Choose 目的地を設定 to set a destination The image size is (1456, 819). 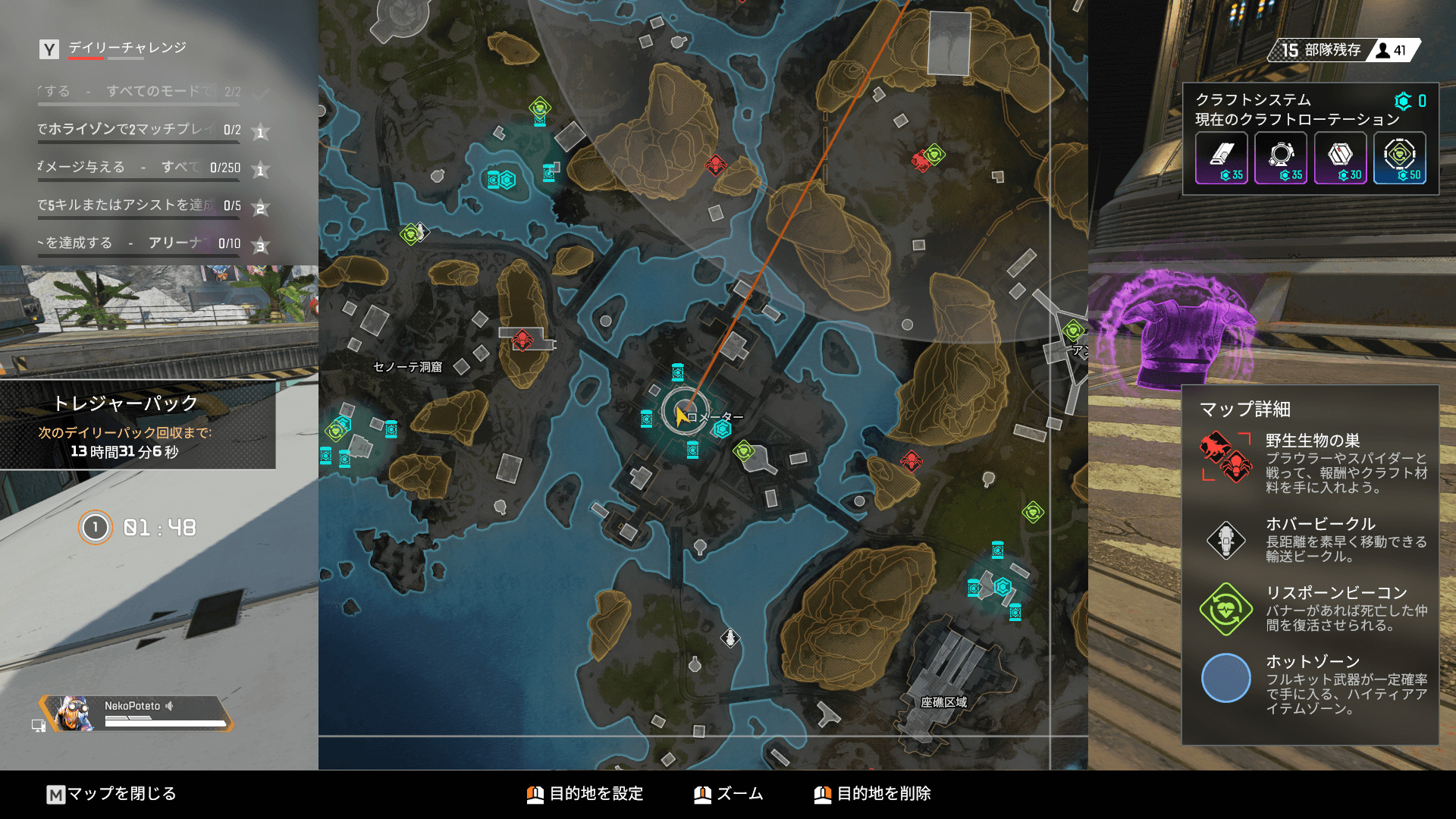[x=585, y=794]
